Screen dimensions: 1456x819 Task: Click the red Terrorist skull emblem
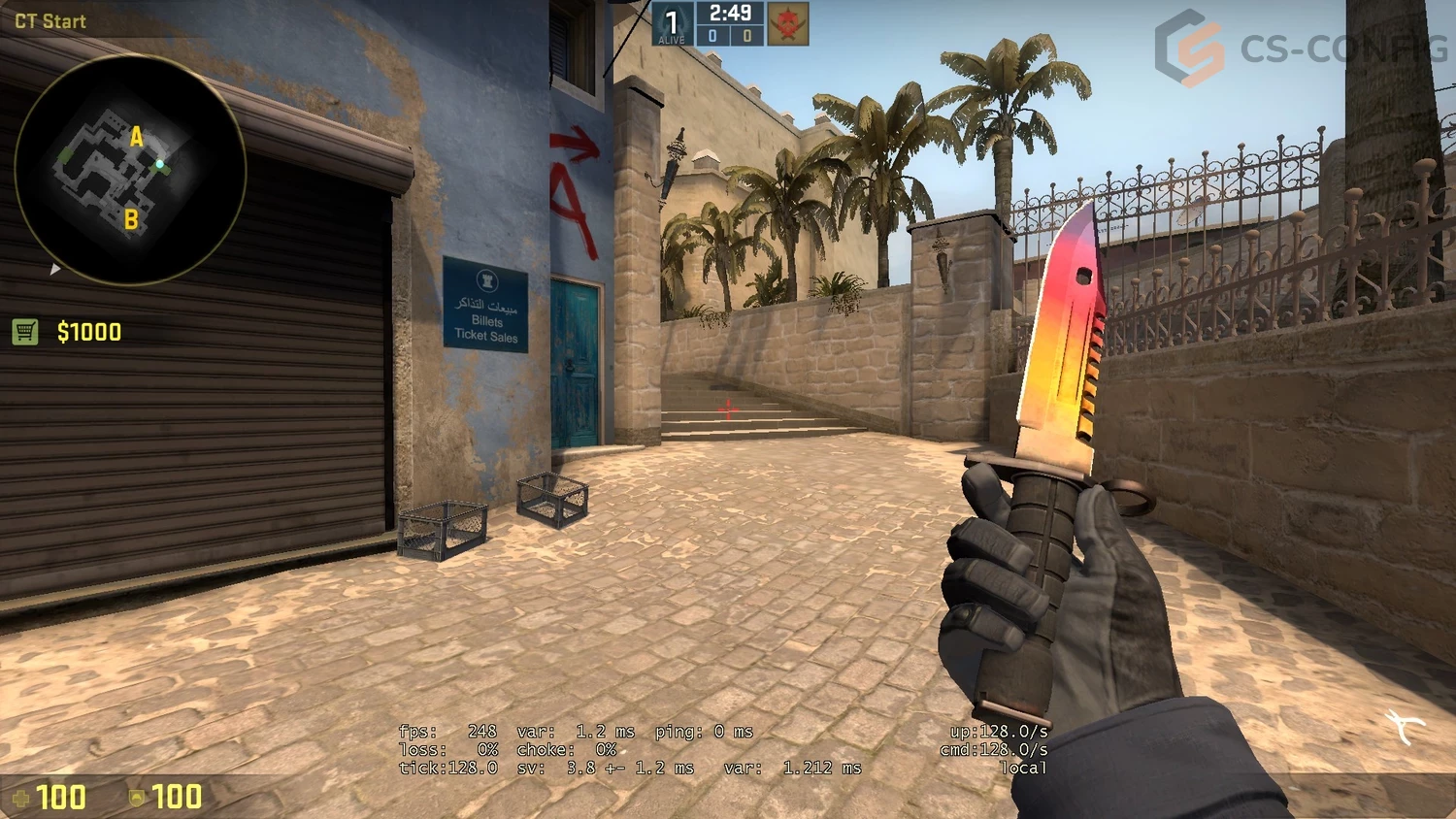[788, 22]
